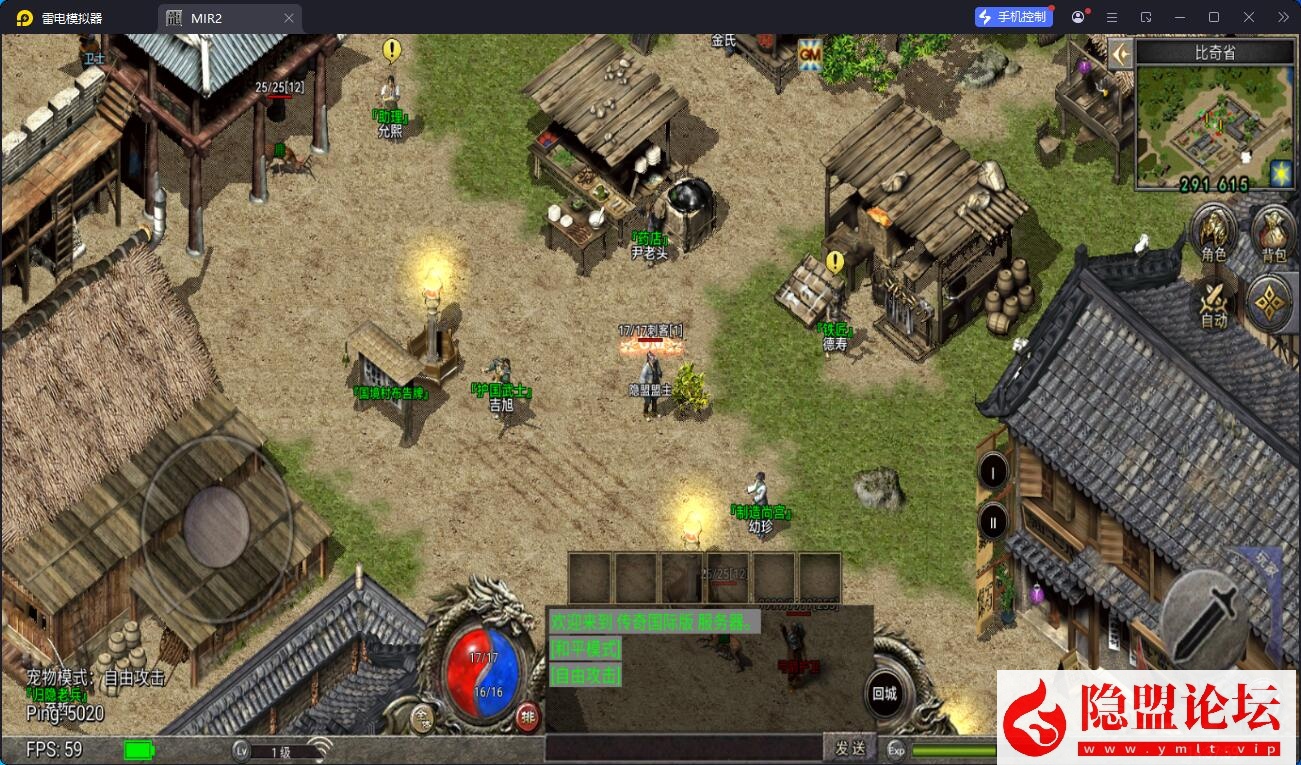
Task: Click the red 排 round button
Action: point(527,716)
